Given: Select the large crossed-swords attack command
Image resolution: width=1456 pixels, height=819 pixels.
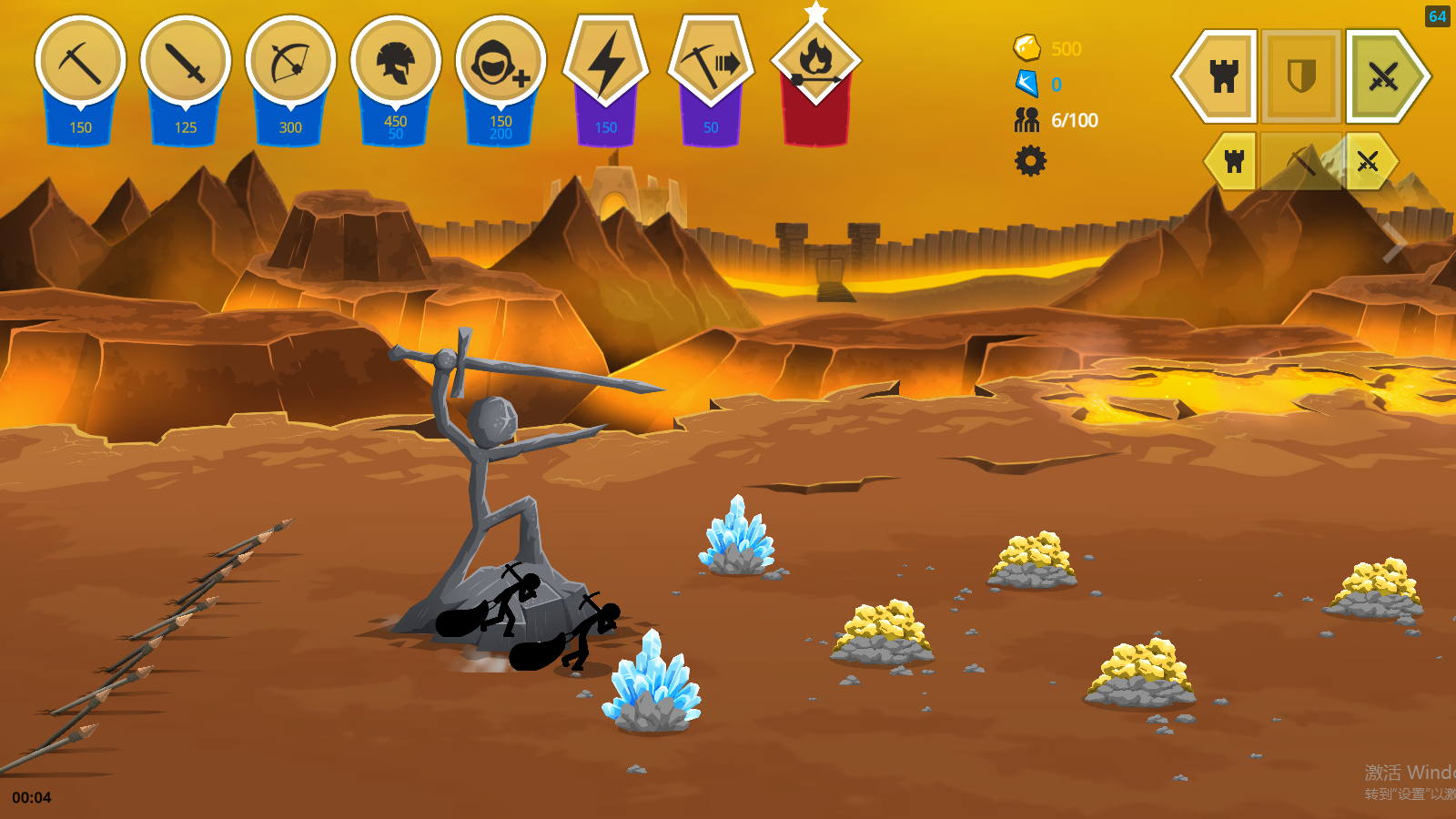Looking at the screenshot, I should [x=1384, y=76].
